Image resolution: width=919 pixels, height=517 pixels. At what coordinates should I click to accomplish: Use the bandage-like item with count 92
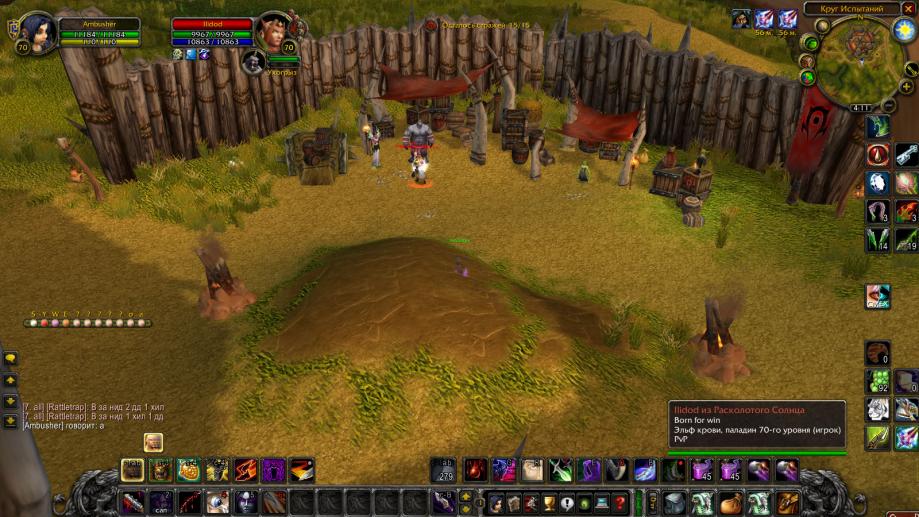point(878,381)
